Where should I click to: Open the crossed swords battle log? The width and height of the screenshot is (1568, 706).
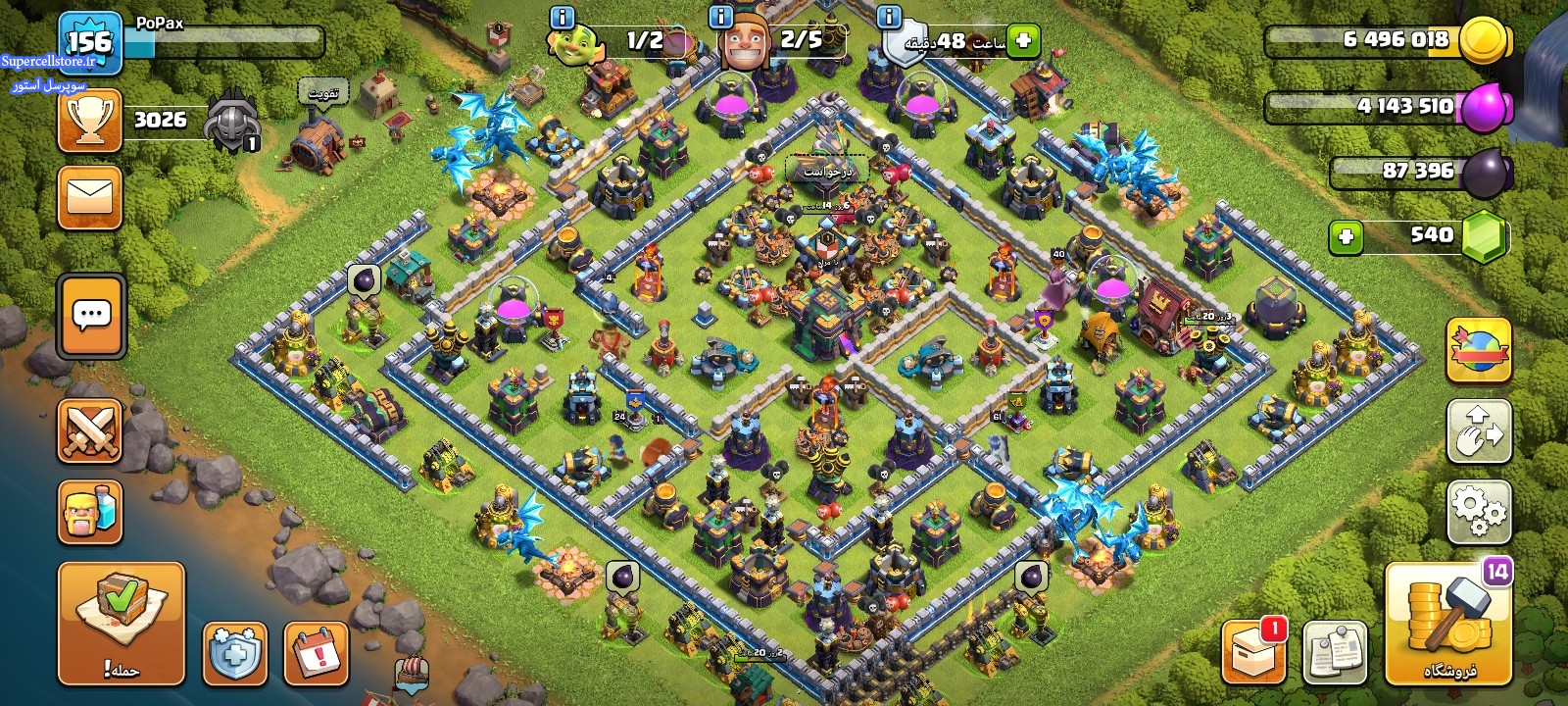pos(90,430)
